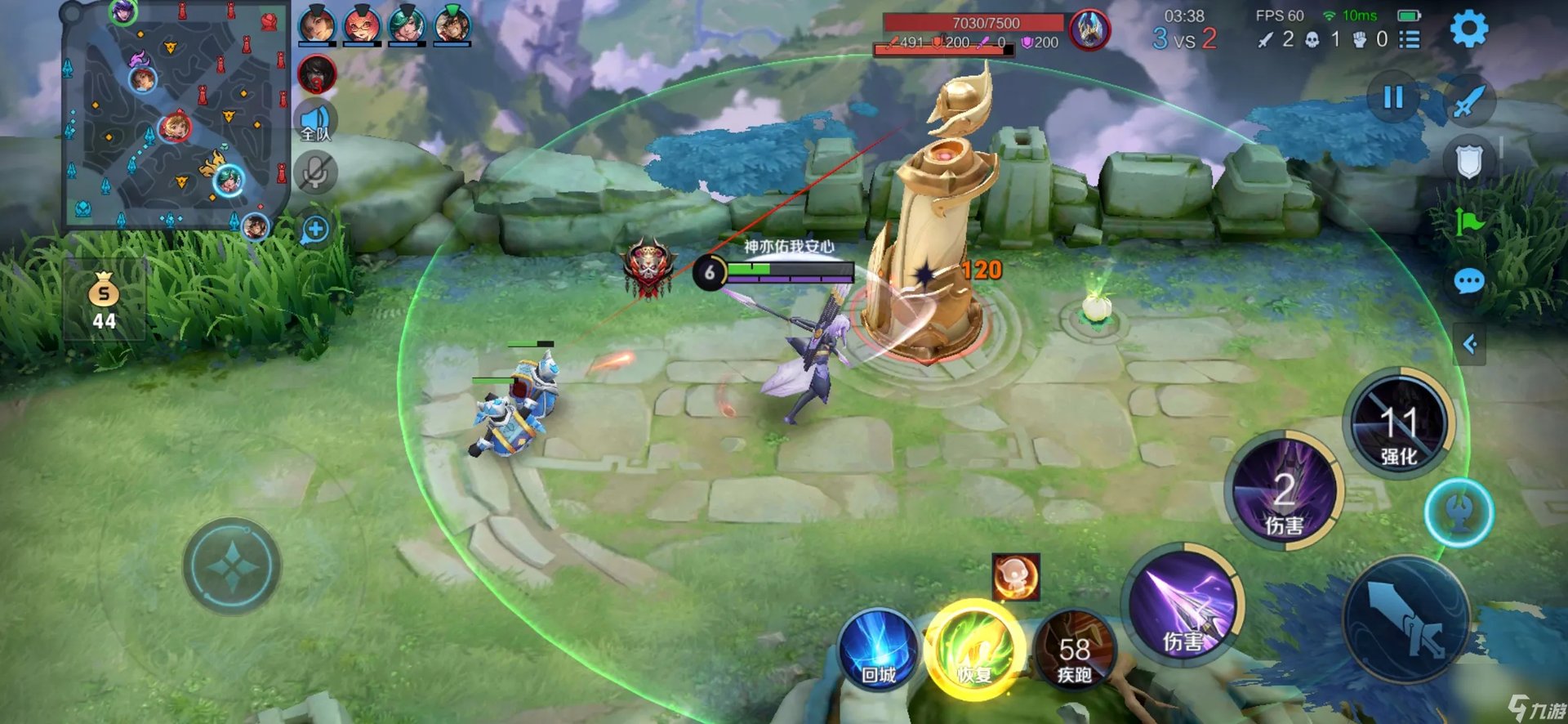The width and height of the screenshot is (1568, 724).
Task: Open the gold coin shop
Action: (104, 301)
